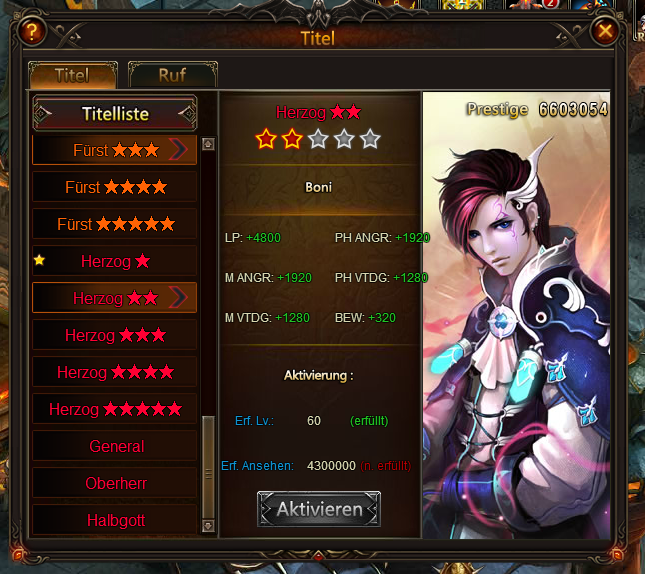Open the help question mark button
The image size is (645, 574).
[x=33, y=31]
